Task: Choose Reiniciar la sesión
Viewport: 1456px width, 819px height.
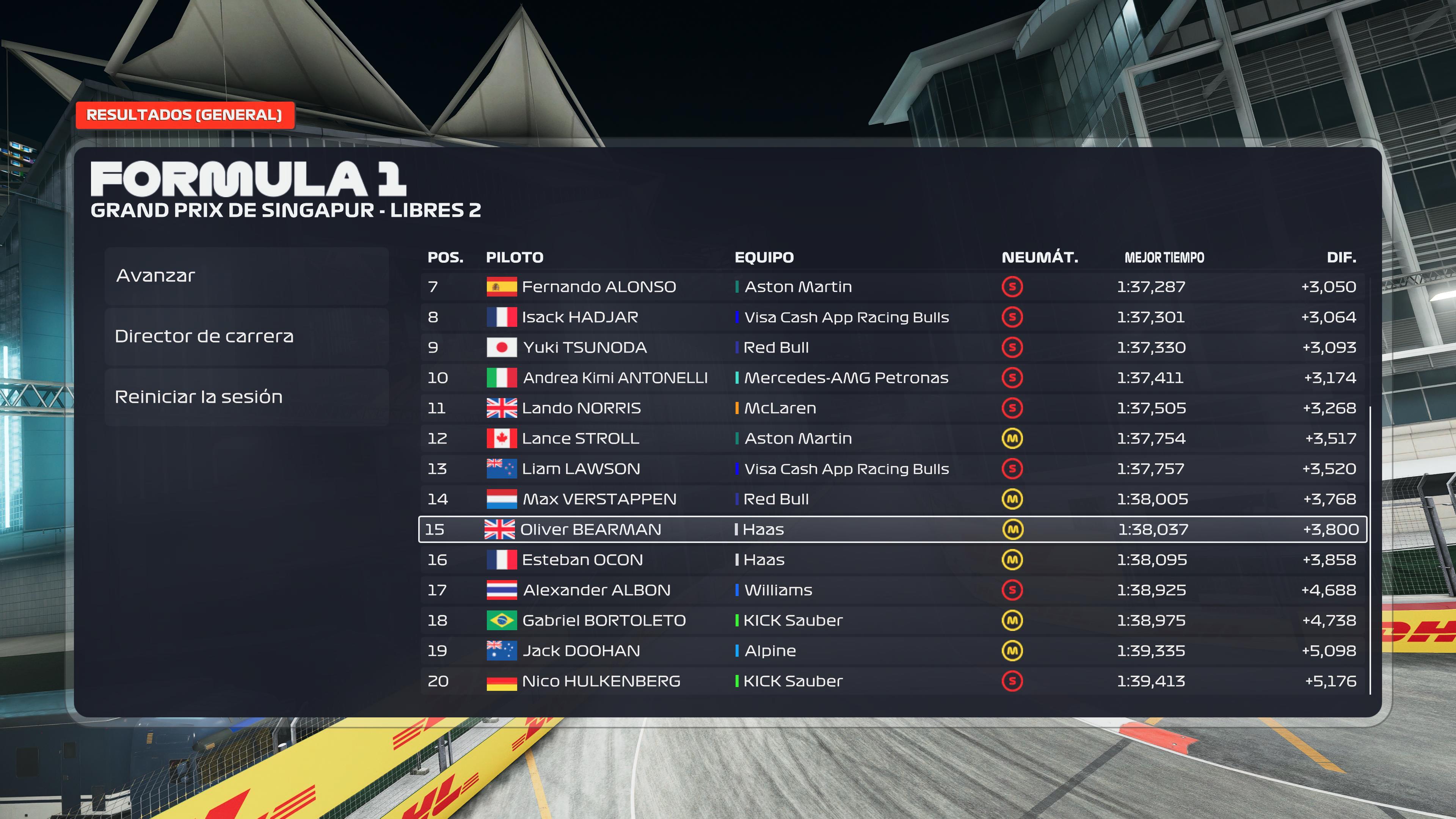Action: coord(246,397)
